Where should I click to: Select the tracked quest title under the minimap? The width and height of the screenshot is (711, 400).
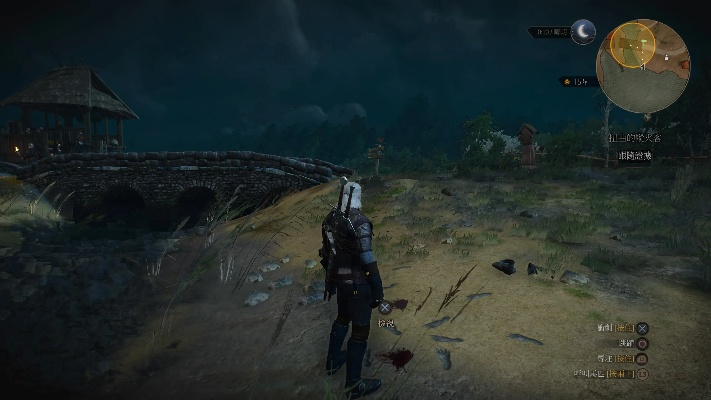tap(634, 137)
